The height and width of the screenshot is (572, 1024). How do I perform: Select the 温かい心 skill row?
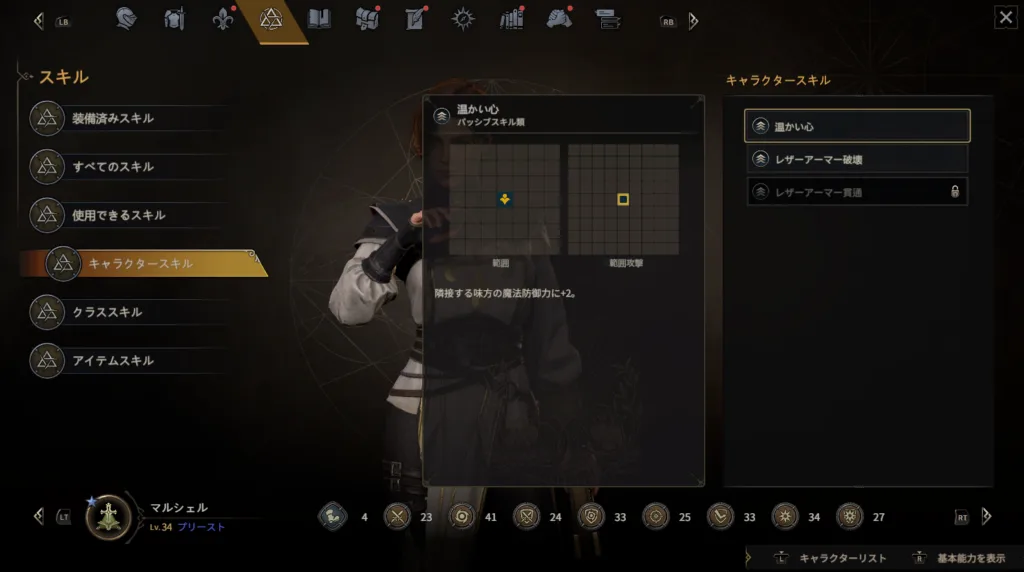tap(857, 126)
